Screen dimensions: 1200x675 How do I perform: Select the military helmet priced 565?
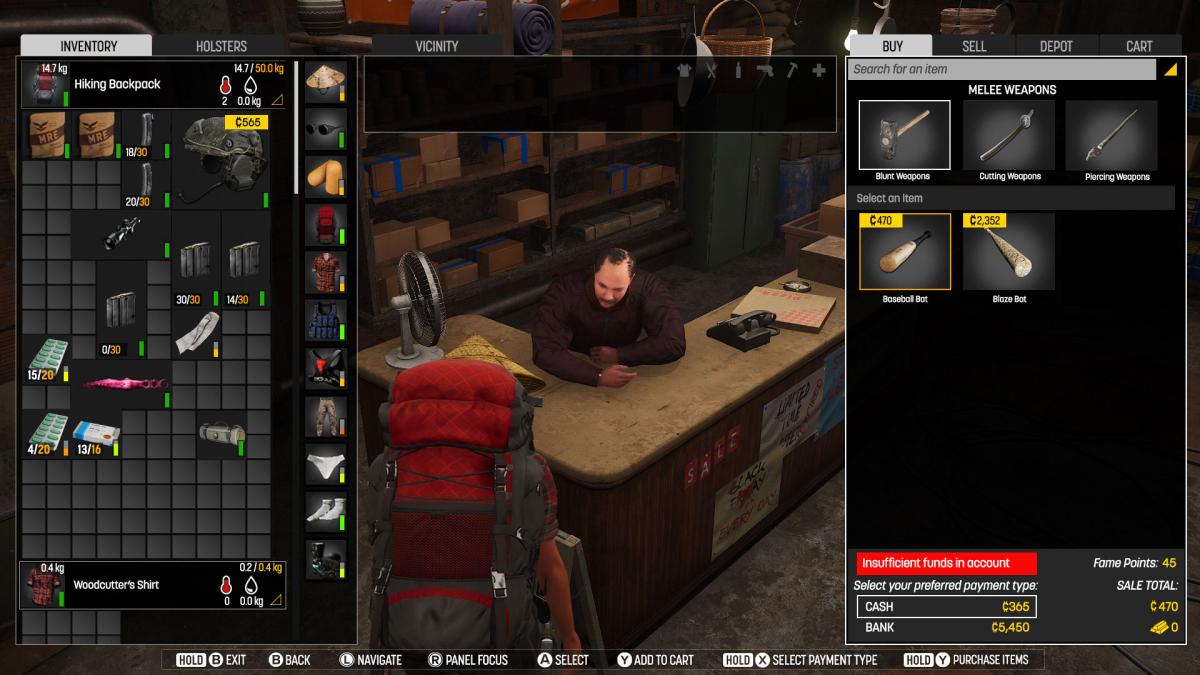pyautogui.click(x=222, y=160)
